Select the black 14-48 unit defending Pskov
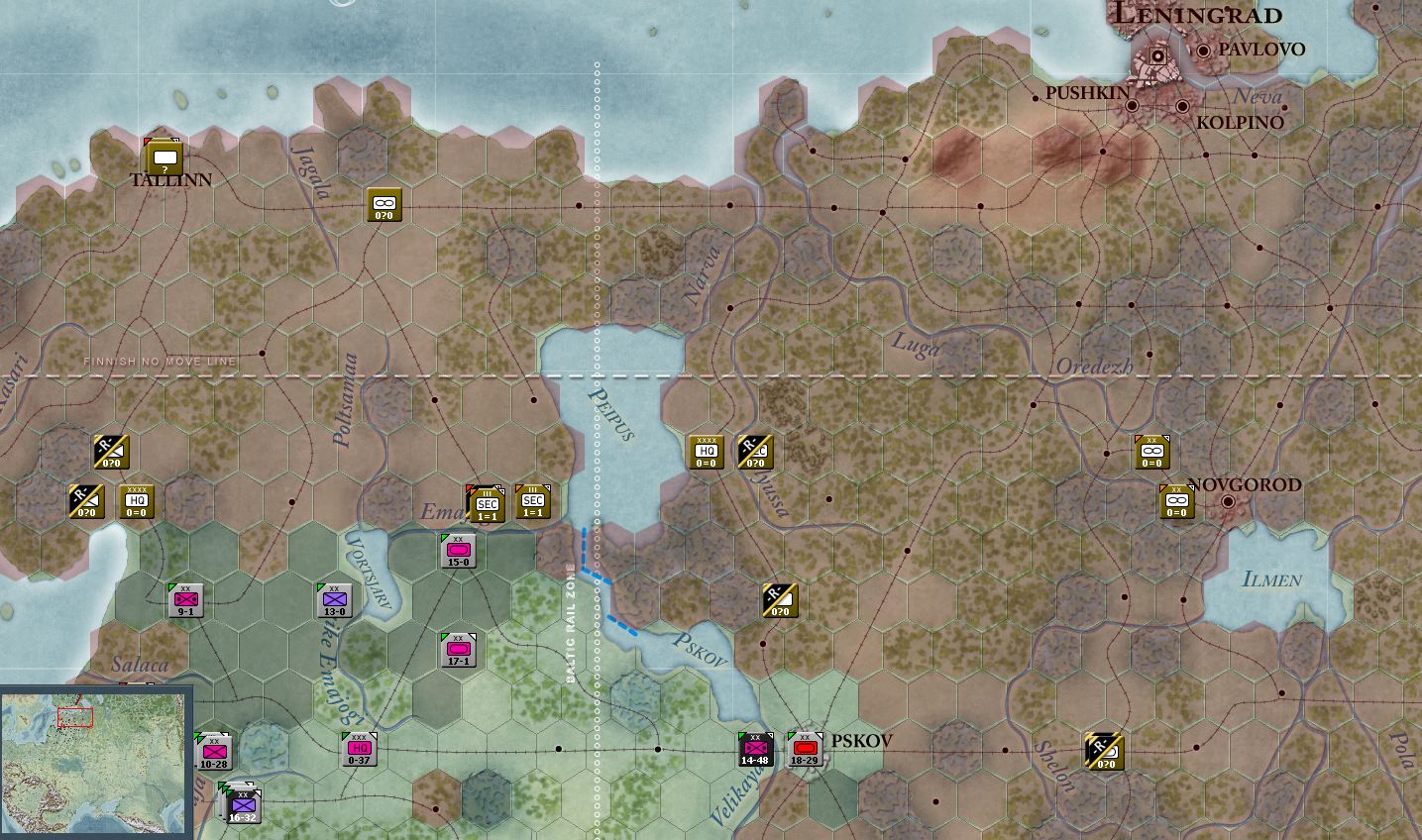Image resolution: width=1422 pixels, height=840 pixels. click(757, 749)
